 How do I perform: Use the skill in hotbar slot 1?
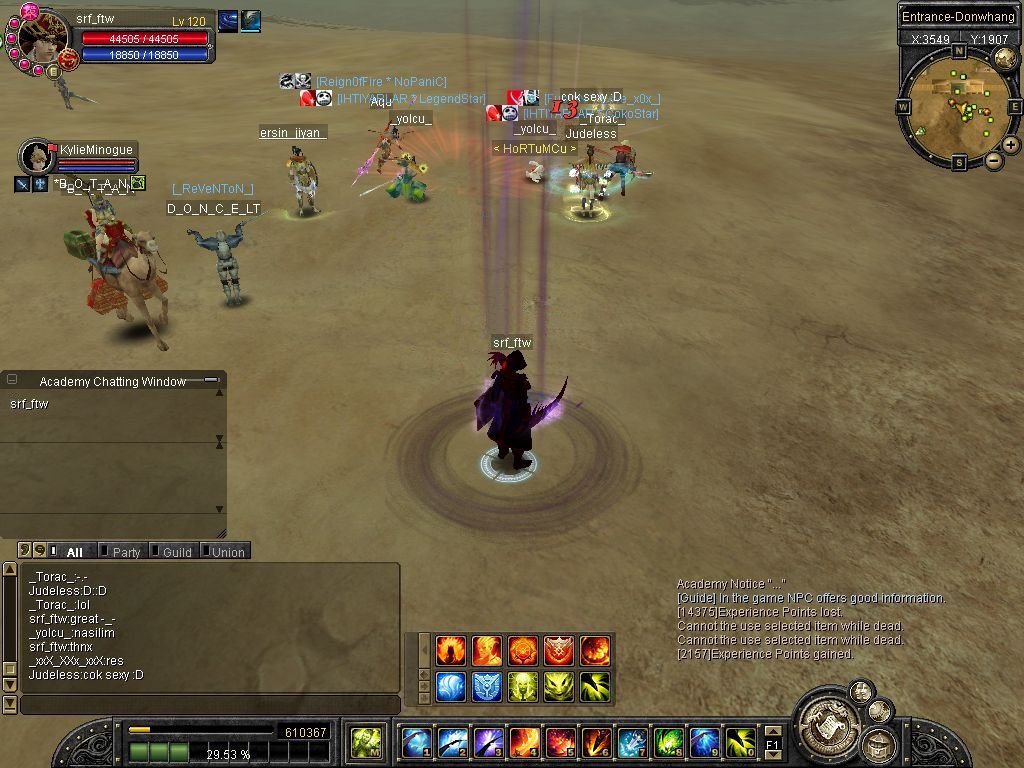416,743
